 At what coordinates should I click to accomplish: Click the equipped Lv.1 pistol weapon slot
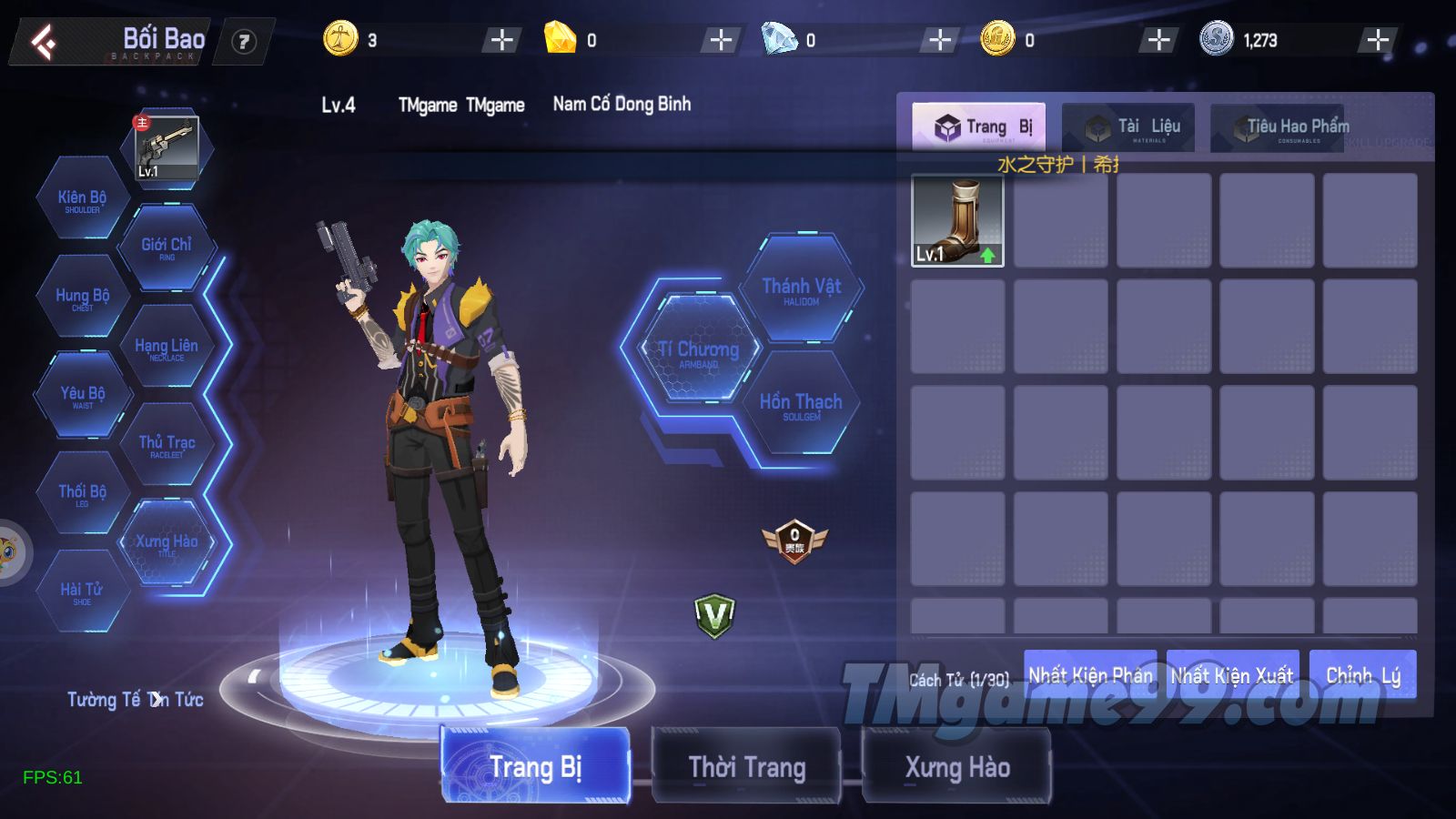pyautogui.click(x=166, y=147)
